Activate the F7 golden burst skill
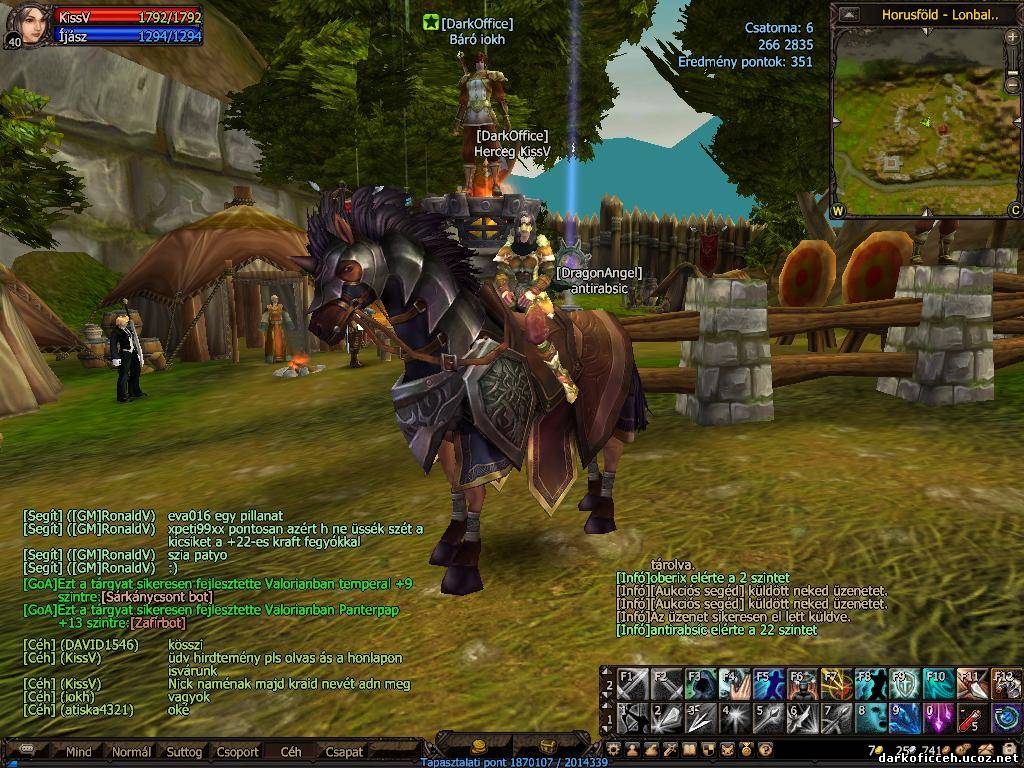Screen dimensions: 1024x768 click(835, 685)
